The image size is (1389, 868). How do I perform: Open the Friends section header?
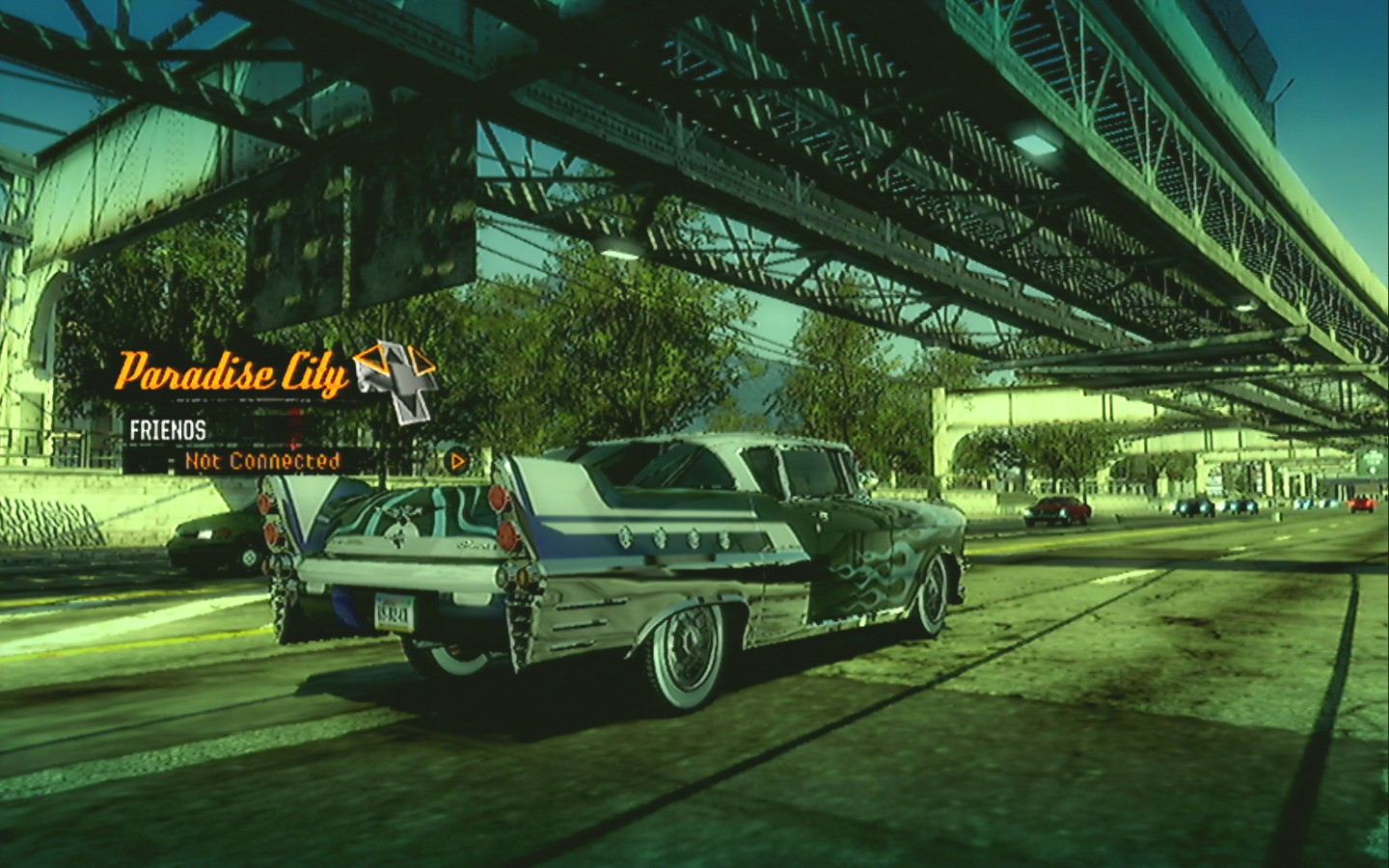click(x=168, y=430)
